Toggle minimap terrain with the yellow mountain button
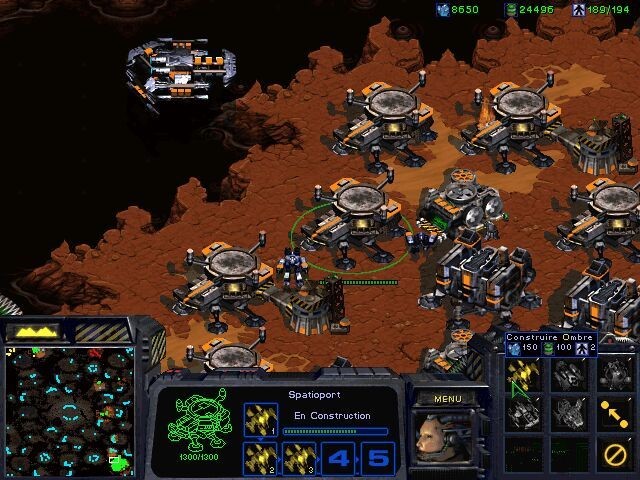 (36, 330)
